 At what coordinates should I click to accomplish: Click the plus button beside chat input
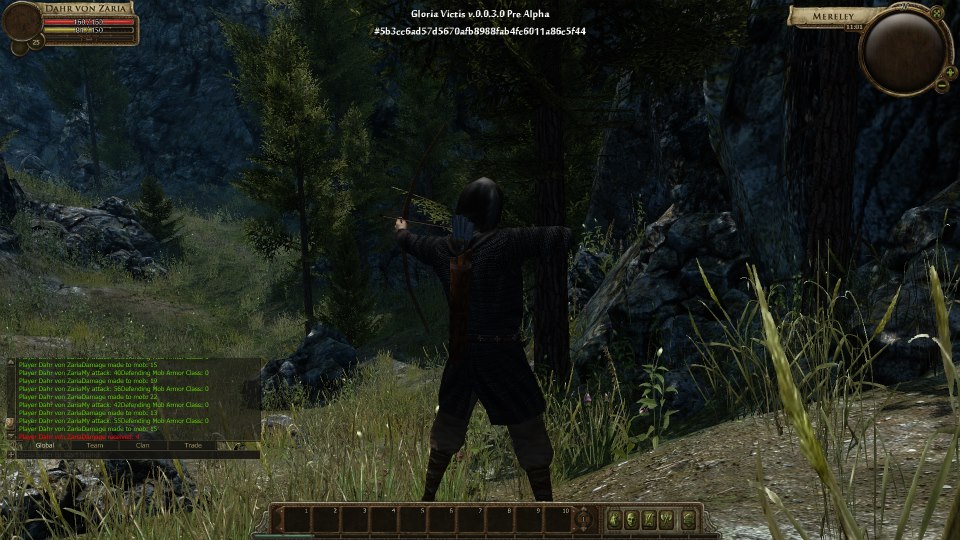11,454
